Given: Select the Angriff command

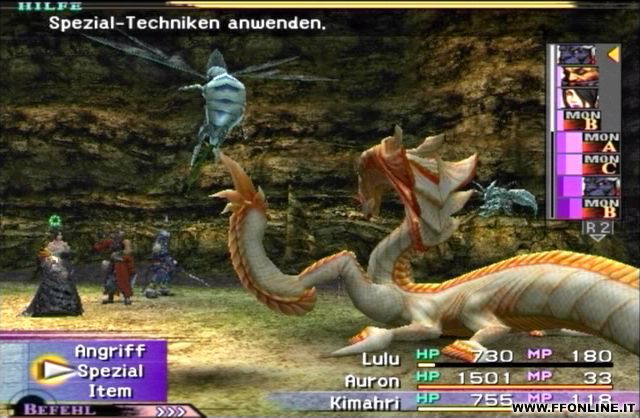Looking at the screenshot, I should click(110, 351).
